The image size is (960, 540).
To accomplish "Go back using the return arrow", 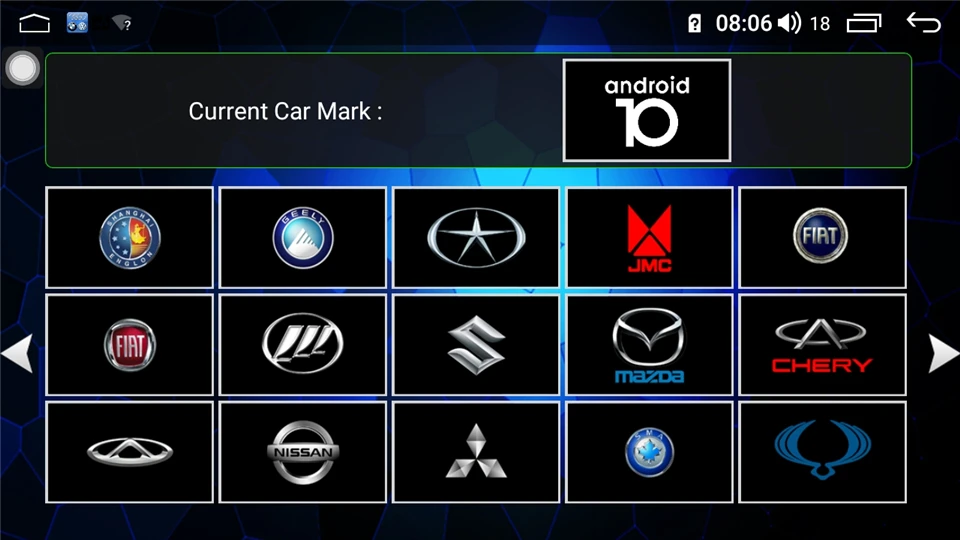I will [923, 23].
